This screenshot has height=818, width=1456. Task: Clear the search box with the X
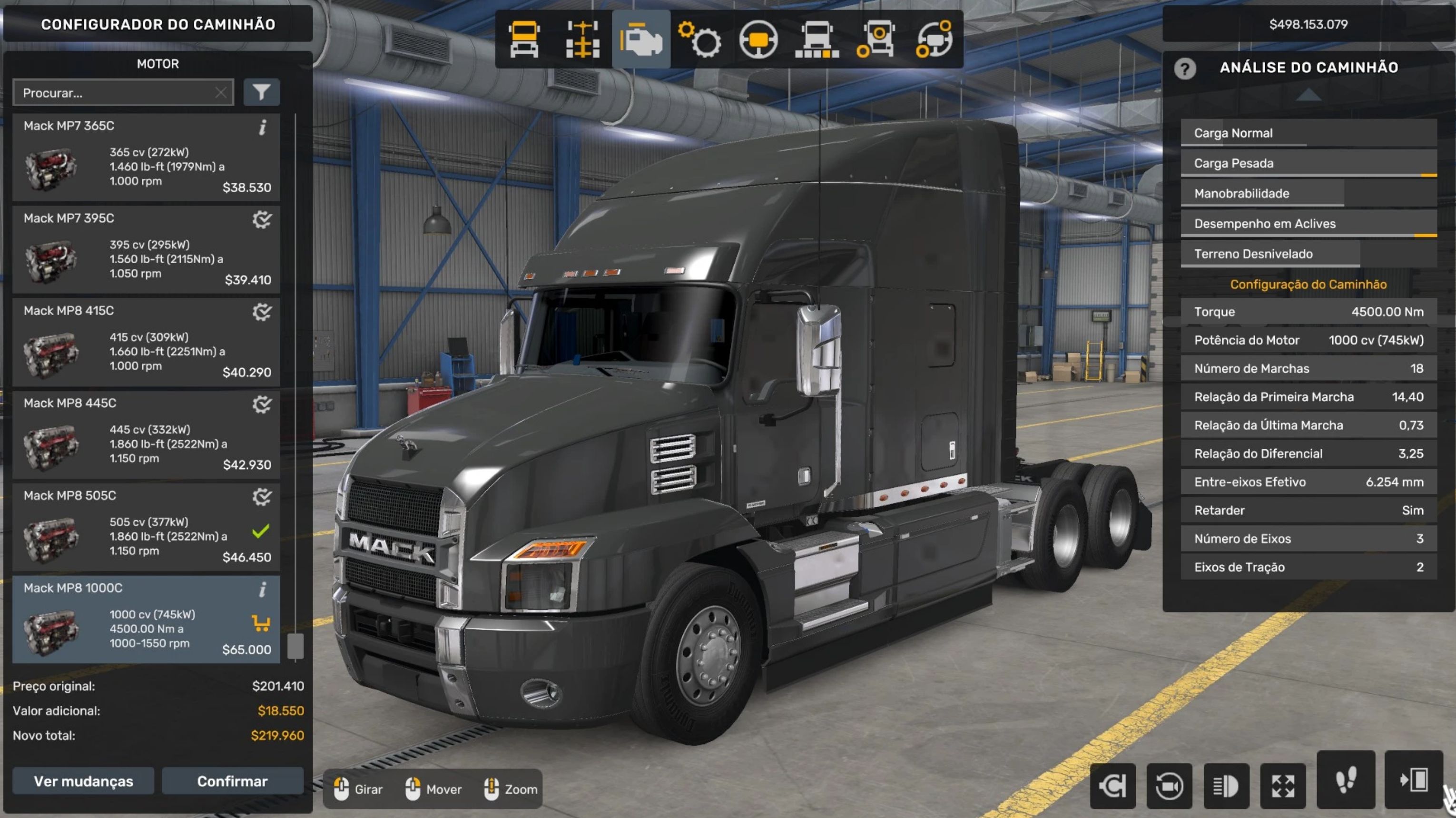221,93
